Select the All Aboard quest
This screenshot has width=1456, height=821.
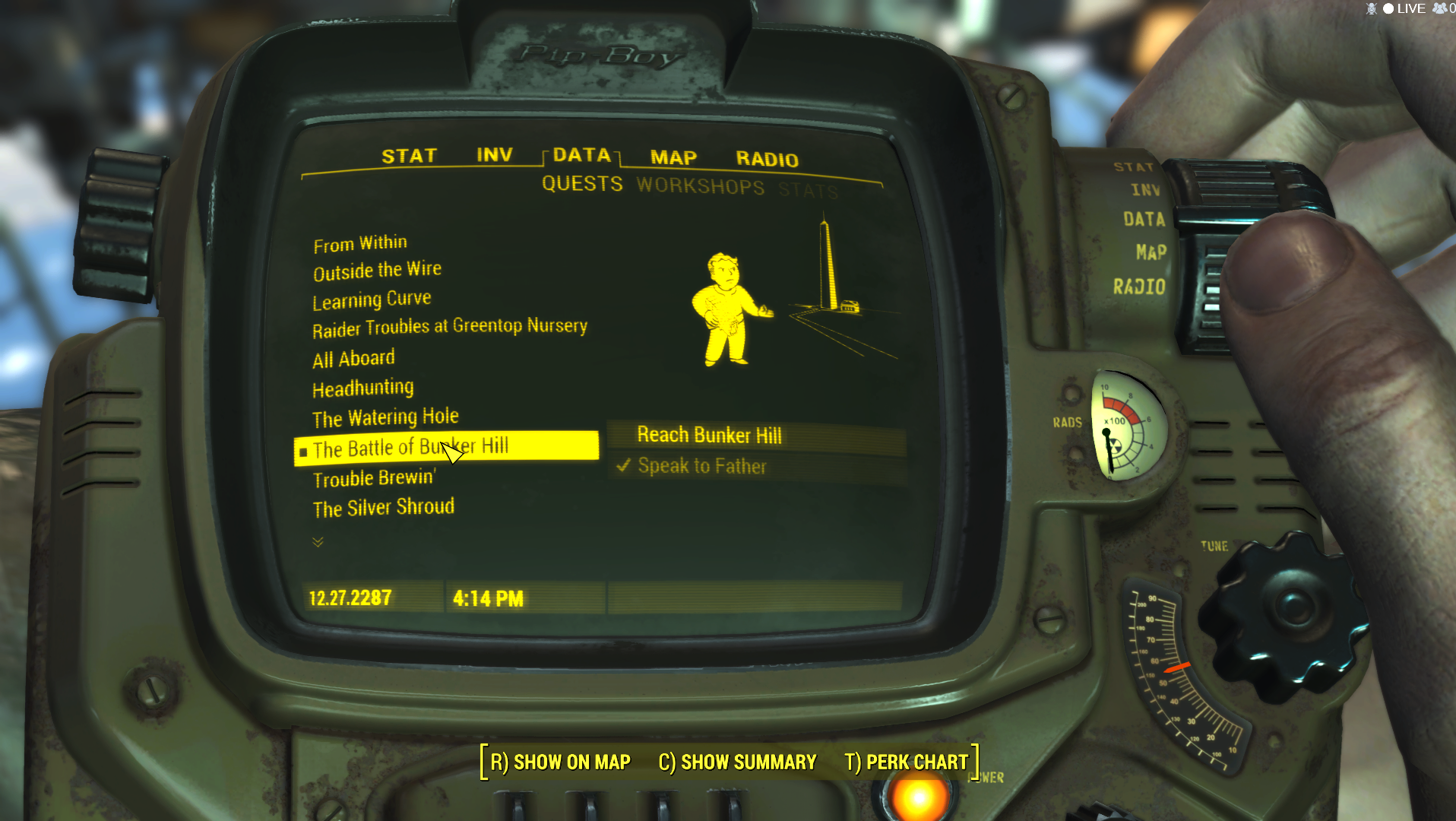coord(353,358)
